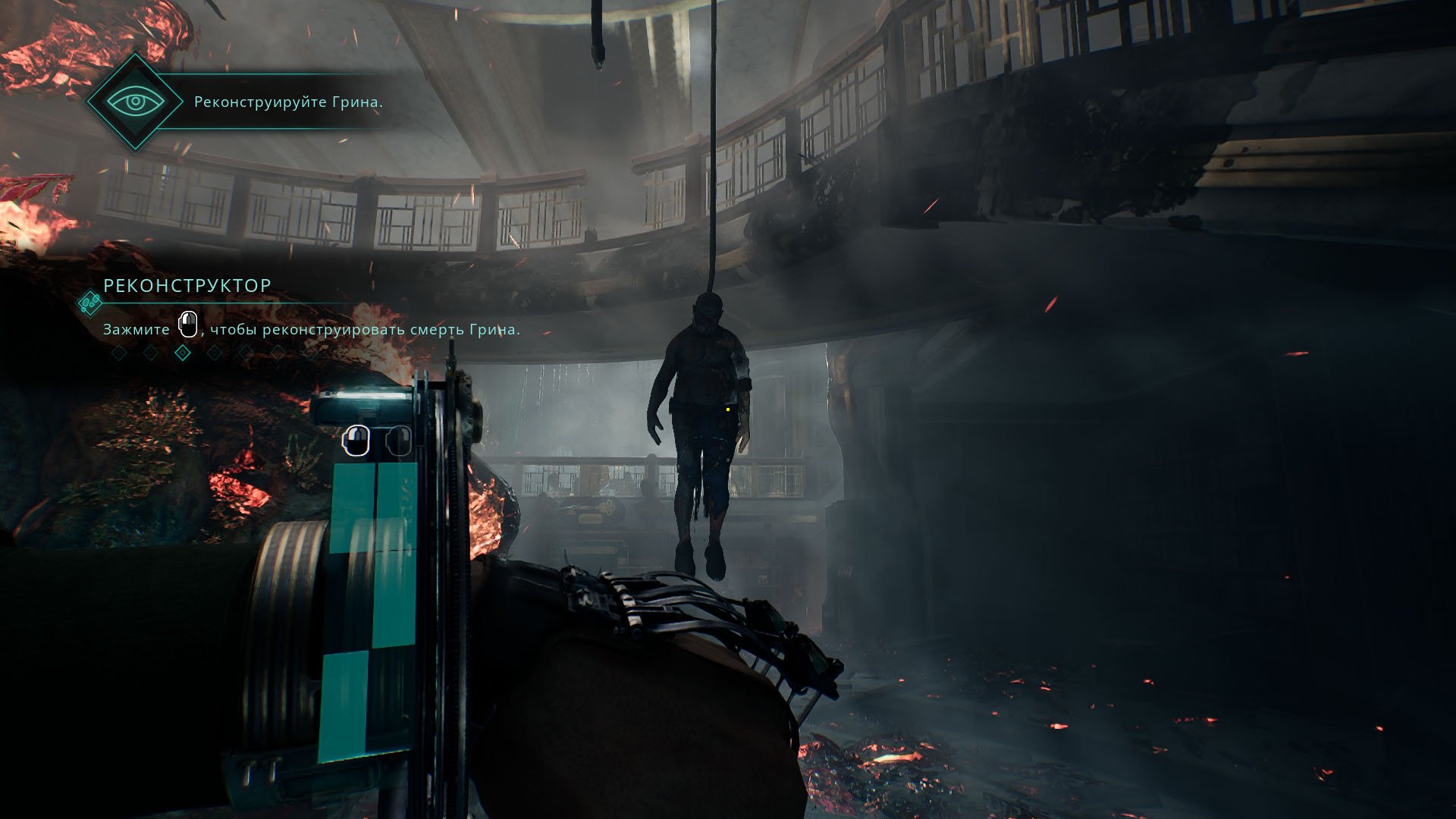1456x819 pixels.
Task: Click the Реконструктор tool icon
Action: tap(90, 303)
